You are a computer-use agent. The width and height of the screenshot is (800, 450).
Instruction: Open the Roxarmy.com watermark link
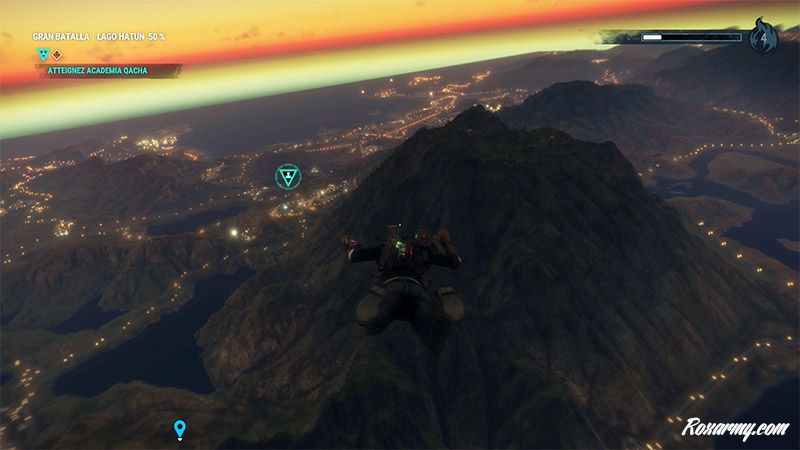735,426
